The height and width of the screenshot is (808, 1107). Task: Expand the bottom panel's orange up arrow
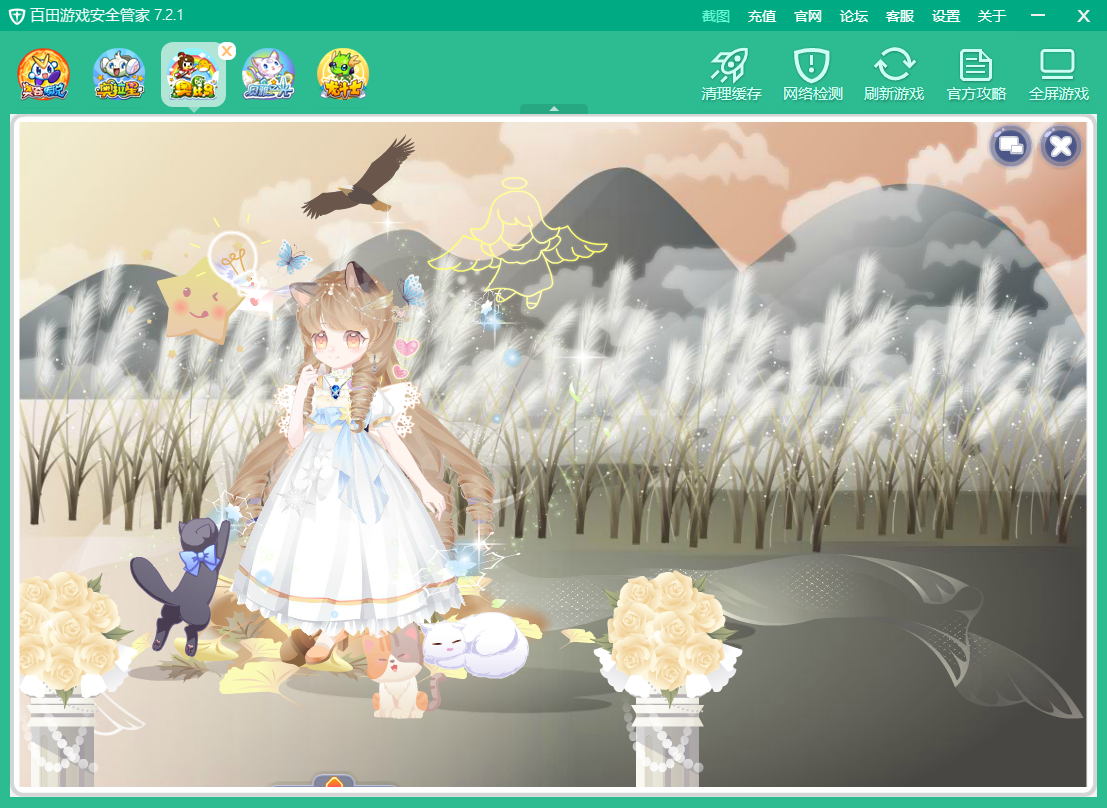pos(334,782)
